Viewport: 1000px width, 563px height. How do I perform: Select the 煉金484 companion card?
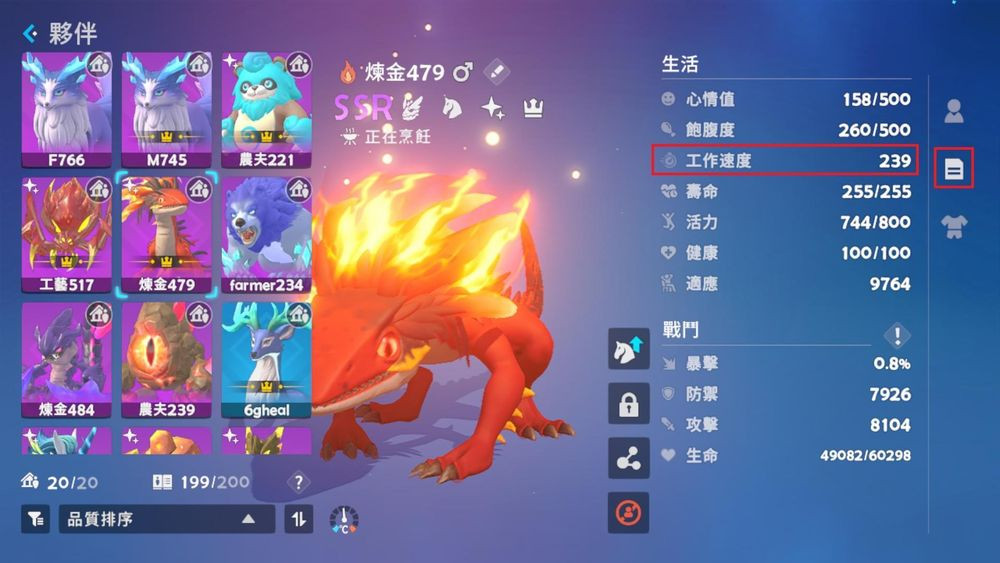click(x=66, y=360)
